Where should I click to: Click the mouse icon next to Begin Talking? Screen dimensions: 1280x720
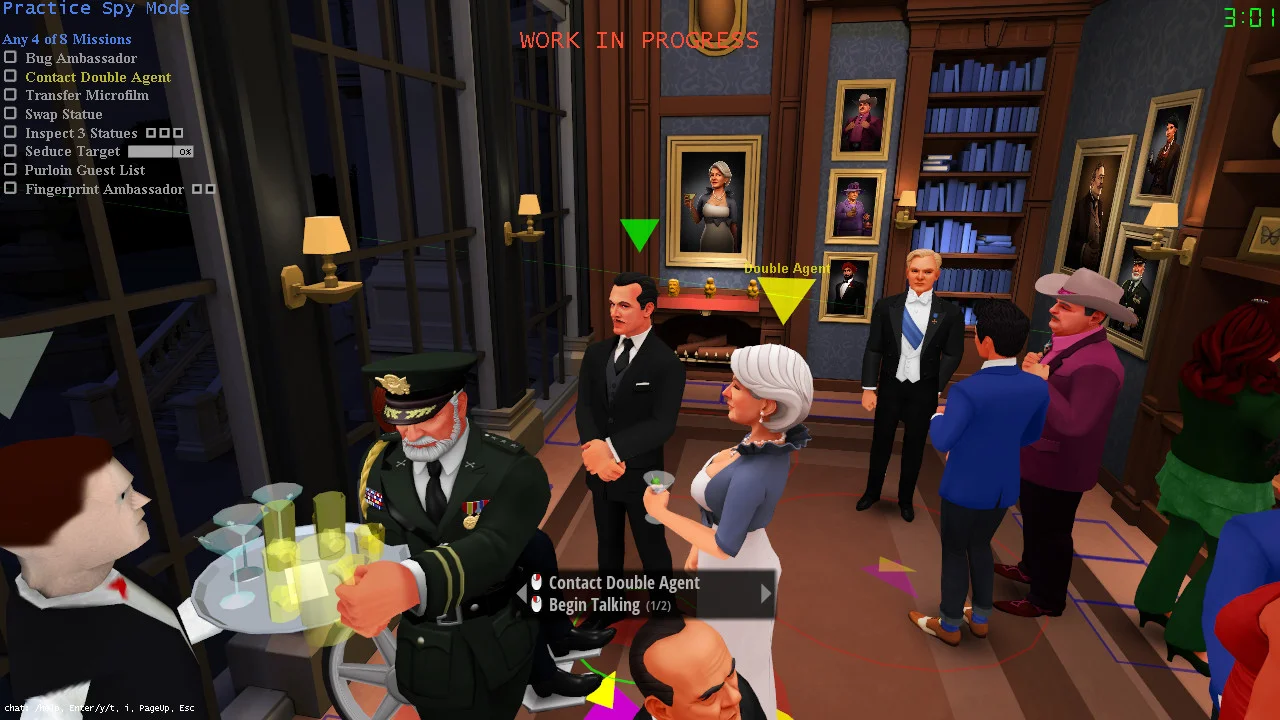pos(537,604)
